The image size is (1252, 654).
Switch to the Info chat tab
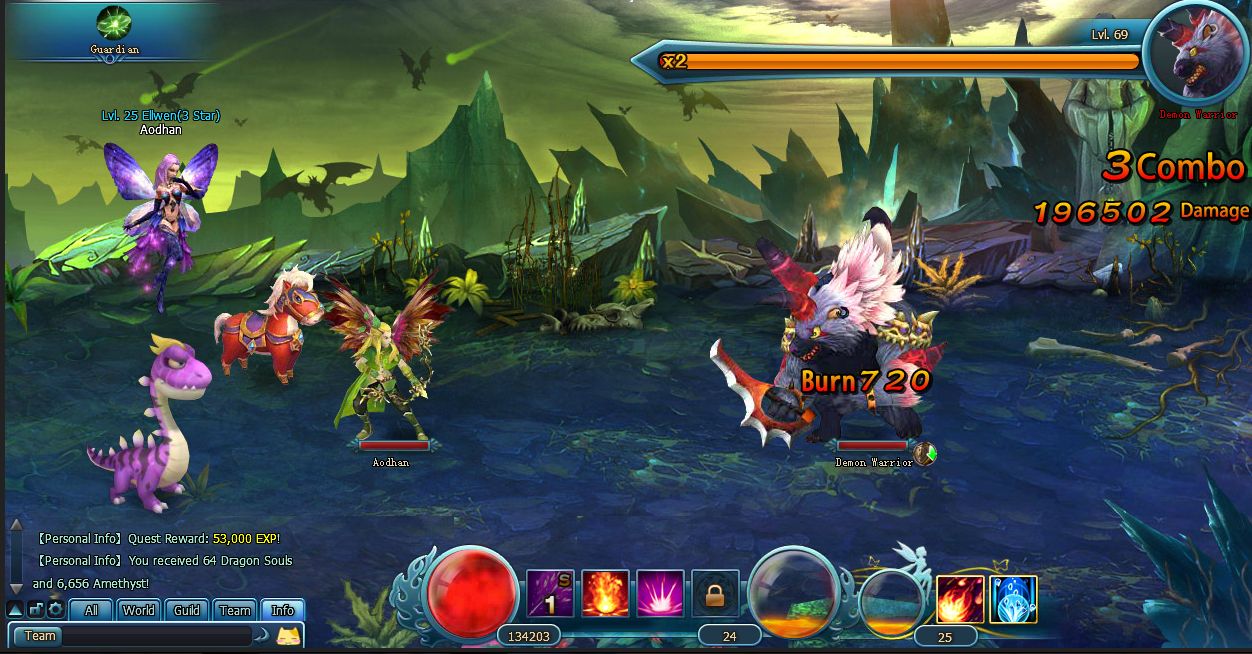pyautogui.click(x=283, y=610)
